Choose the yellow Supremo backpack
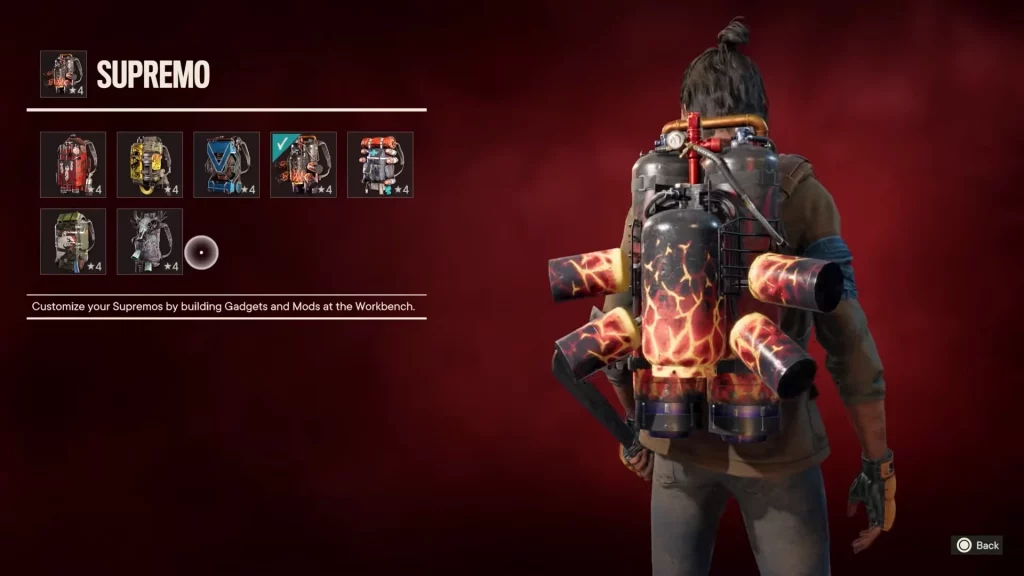This screenshot has height=576, width=1024. tap(150, 164)
